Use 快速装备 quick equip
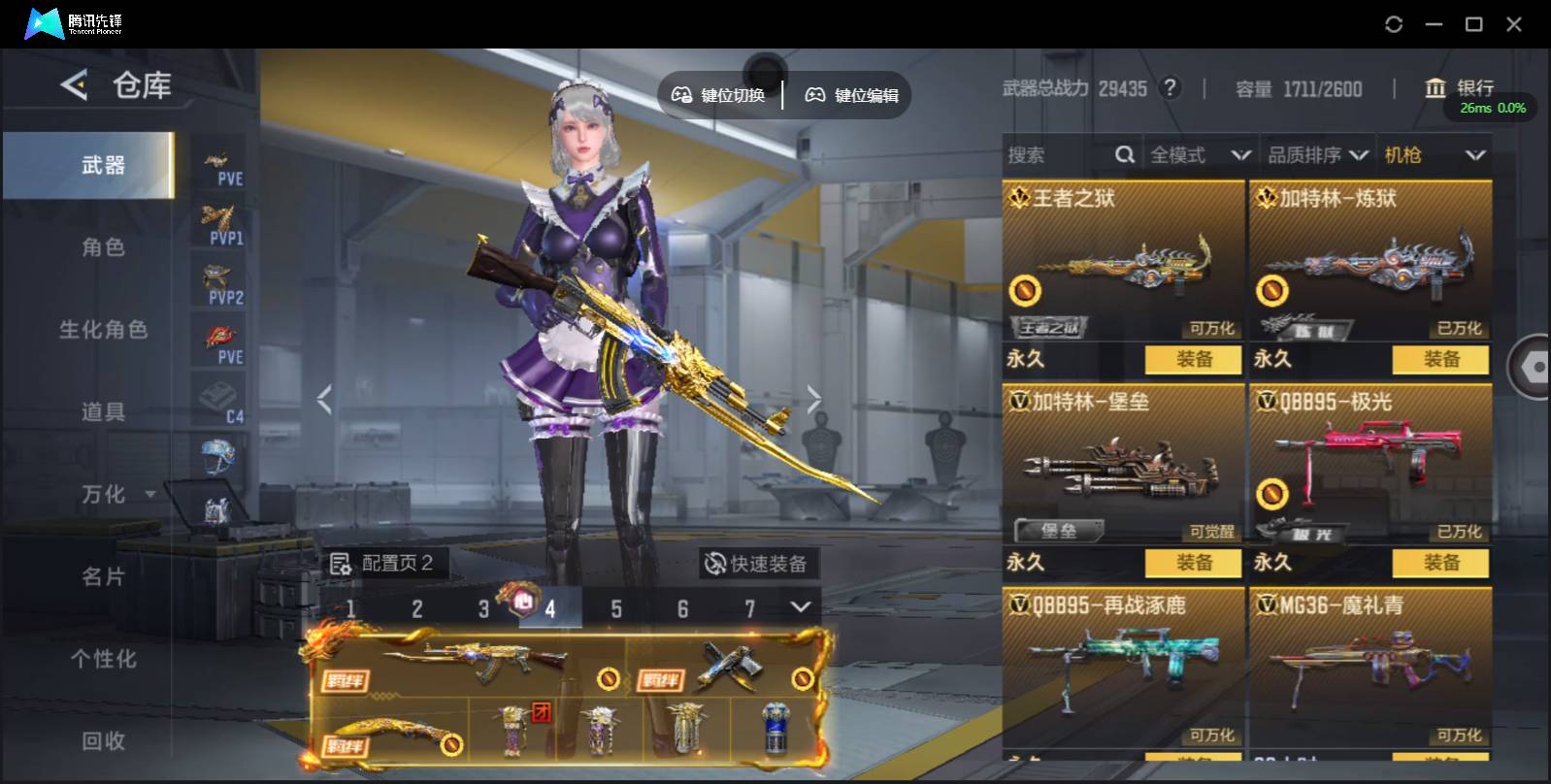1551x784 pixels. (x=757, y=564)
